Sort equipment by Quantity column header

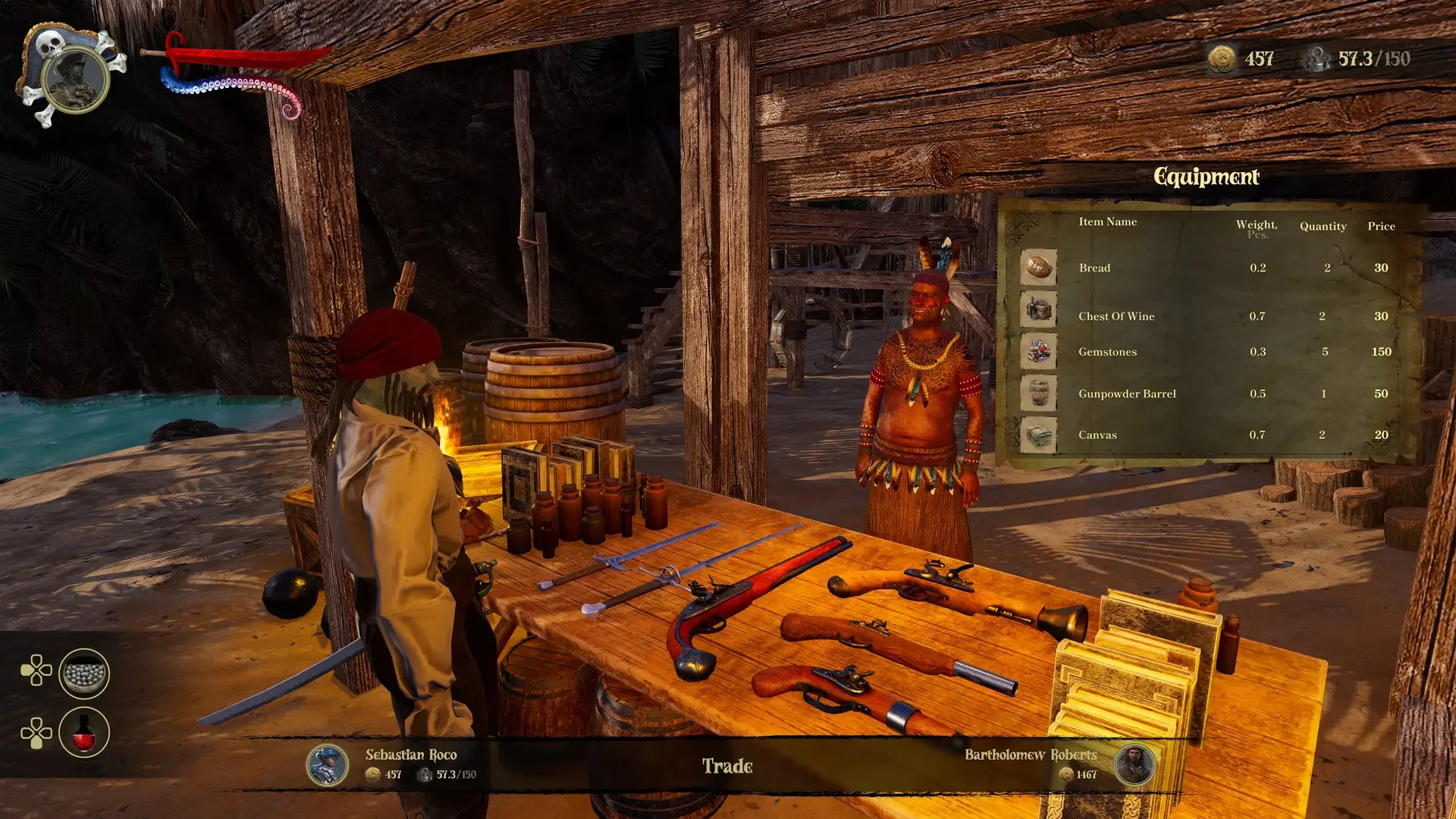coord(1323,226)
